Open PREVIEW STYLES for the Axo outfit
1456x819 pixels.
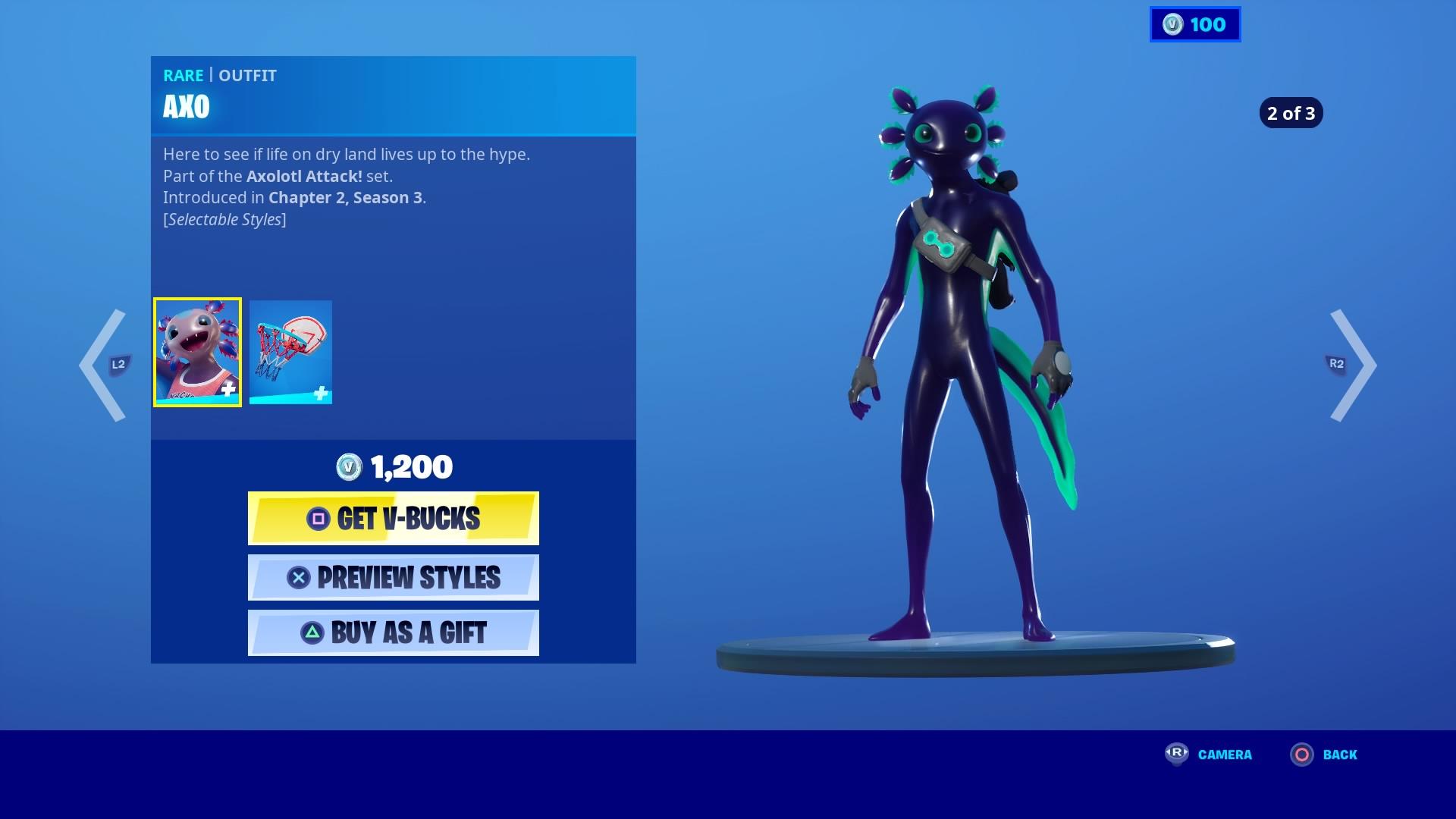pyautogui.click(x=394, y=577)
